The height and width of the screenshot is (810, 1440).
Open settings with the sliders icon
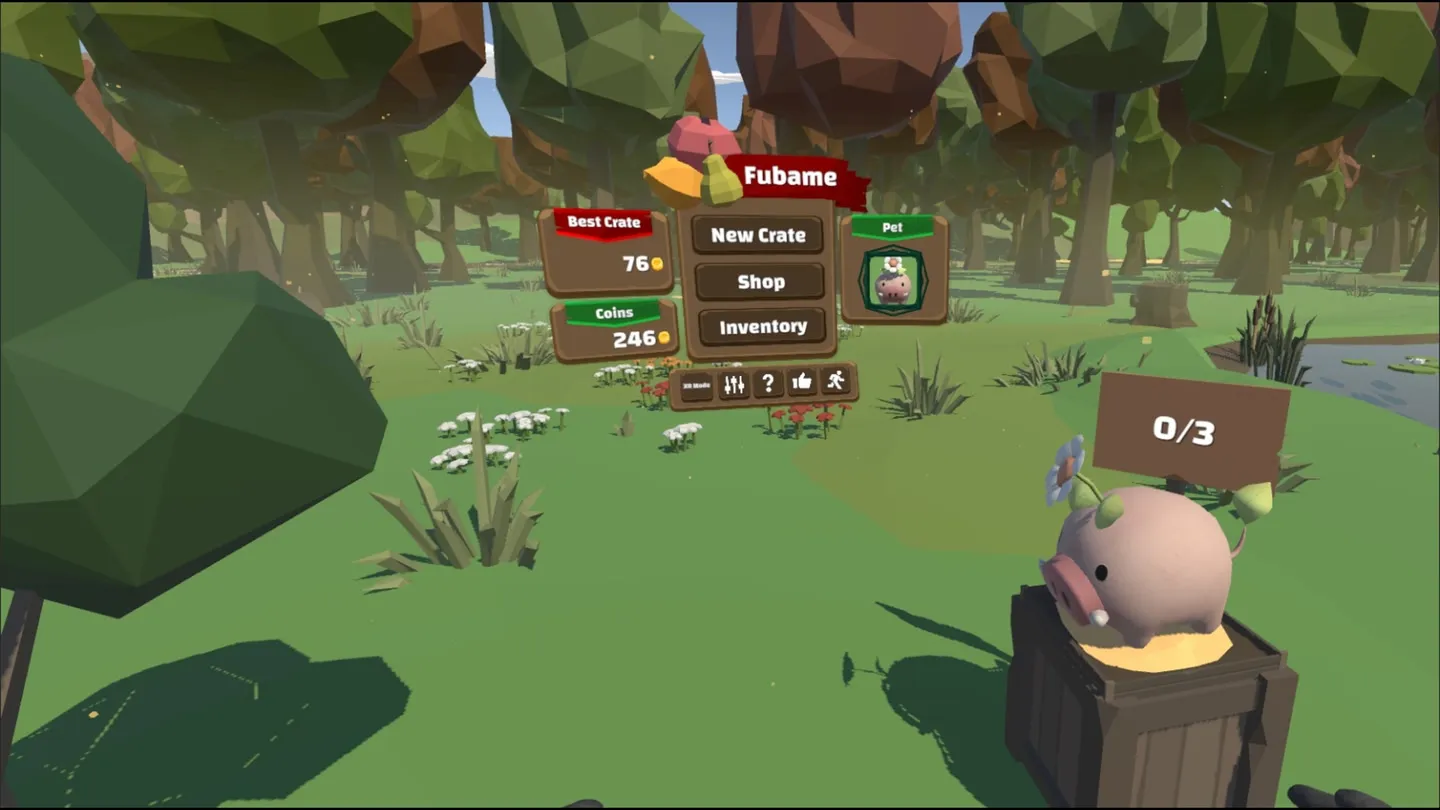pos(734,384)
